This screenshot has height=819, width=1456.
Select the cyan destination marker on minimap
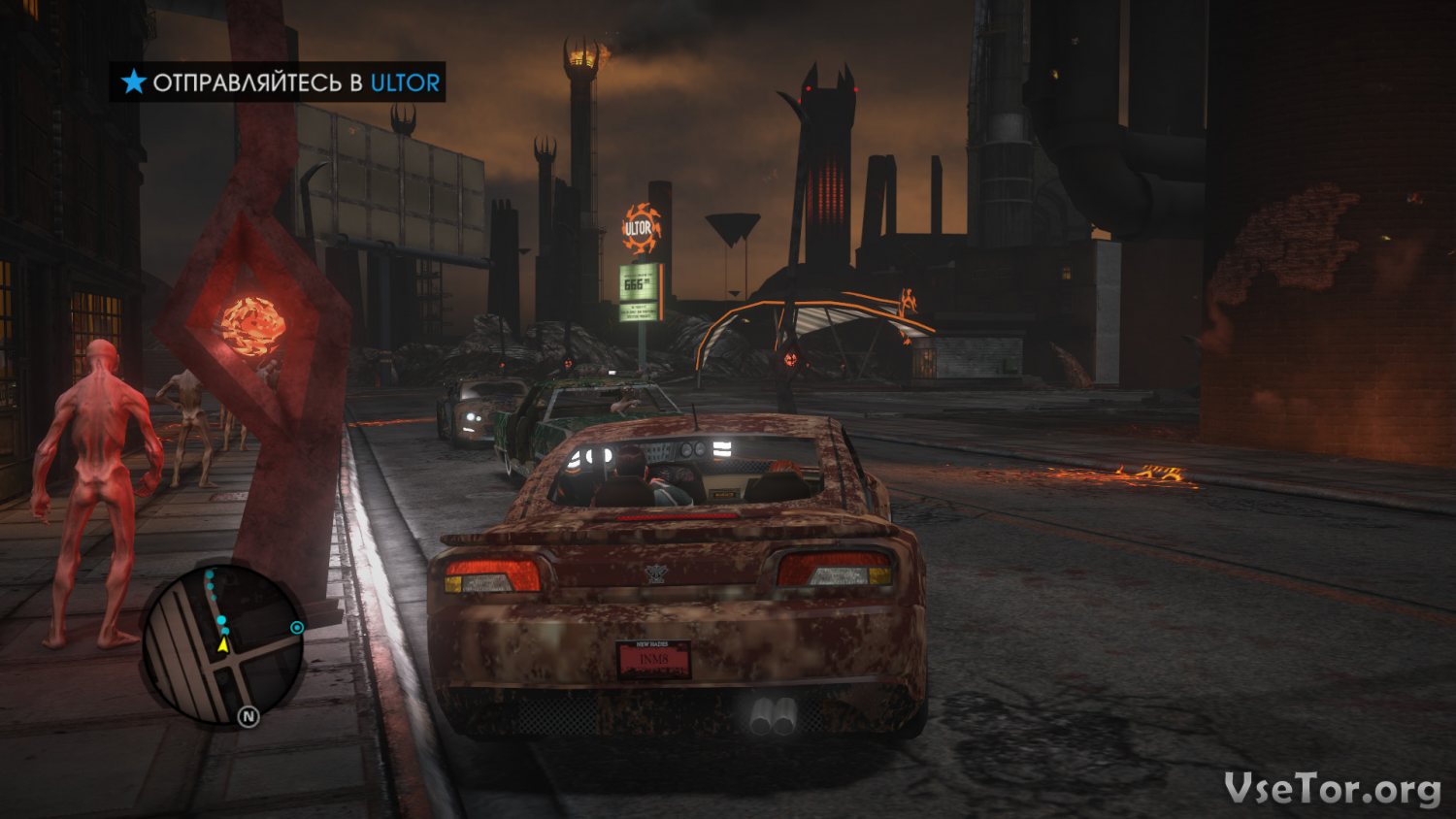point(297,628)
